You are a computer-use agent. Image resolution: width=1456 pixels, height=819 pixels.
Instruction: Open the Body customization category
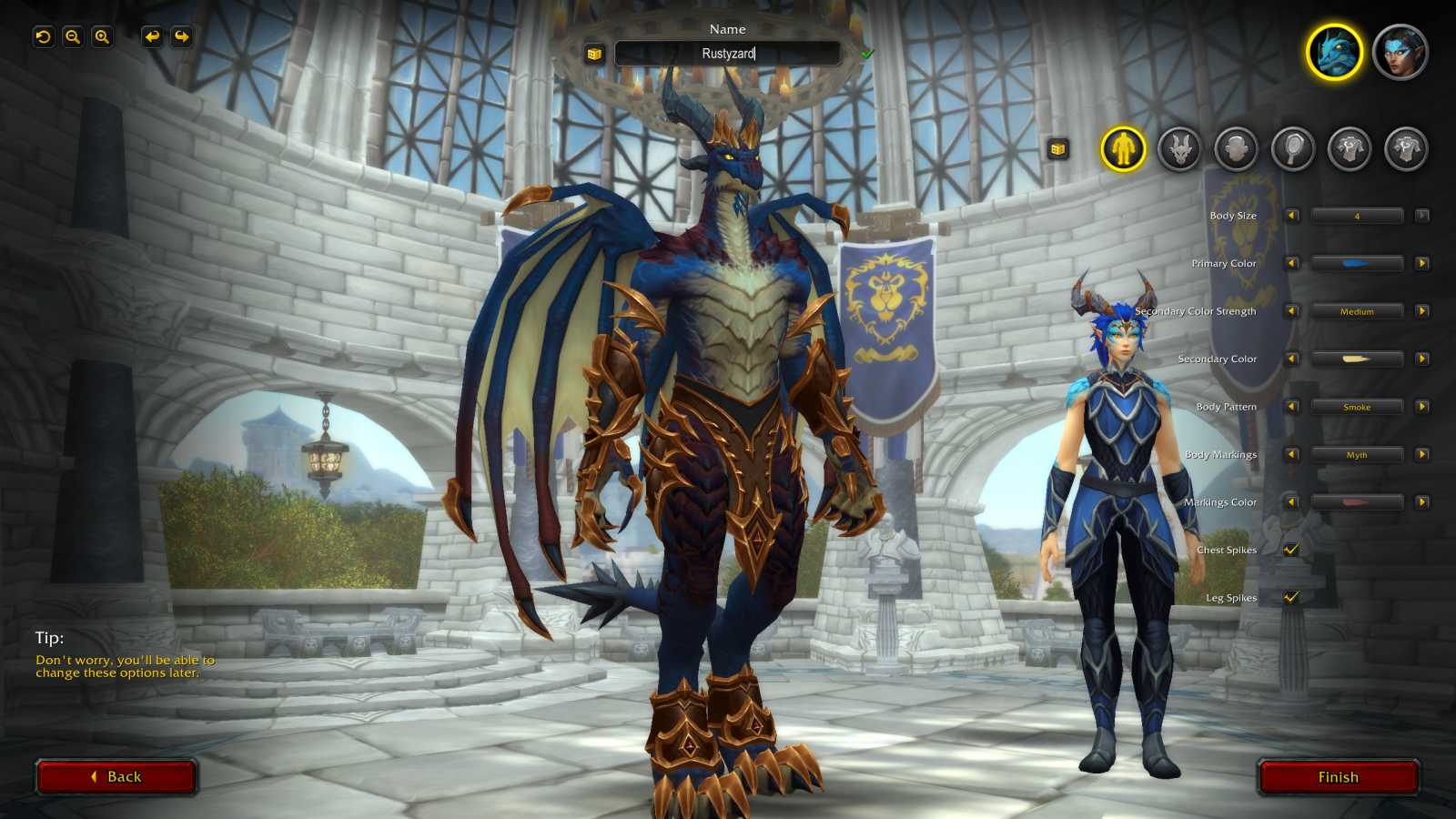[1125, 148]
